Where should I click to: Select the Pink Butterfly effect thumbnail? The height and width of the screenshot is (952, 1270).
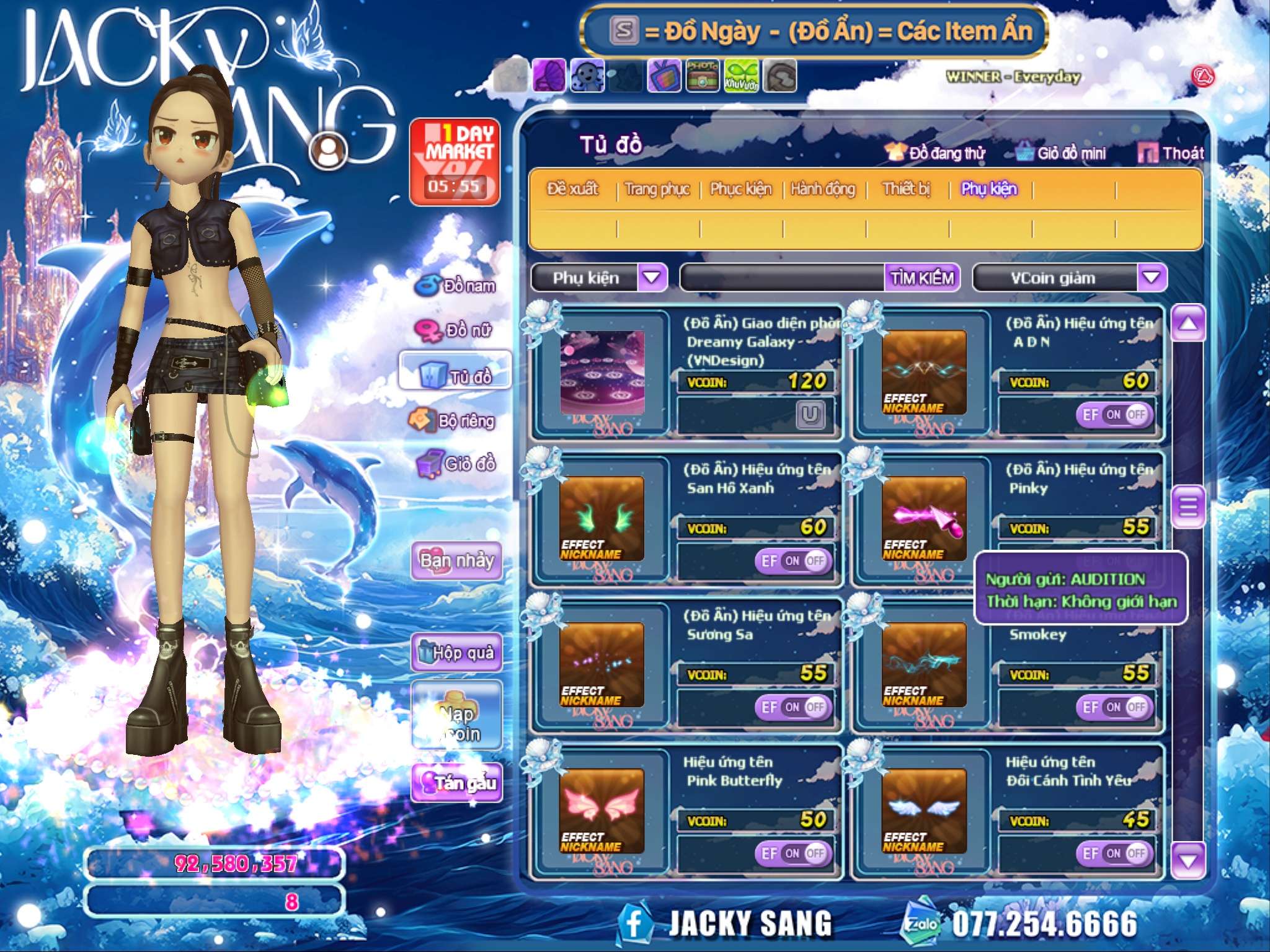[x=601, y=811]
